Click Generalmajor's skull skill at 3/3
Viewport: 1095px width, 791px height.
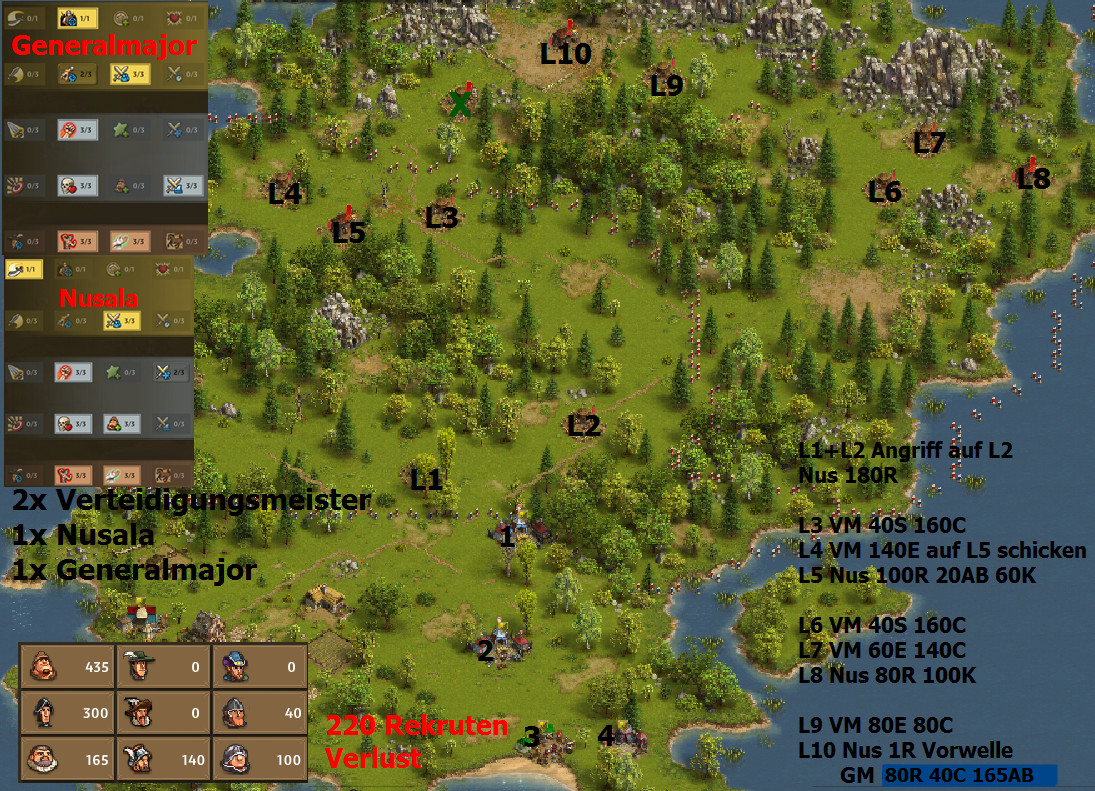click(78, 185)
